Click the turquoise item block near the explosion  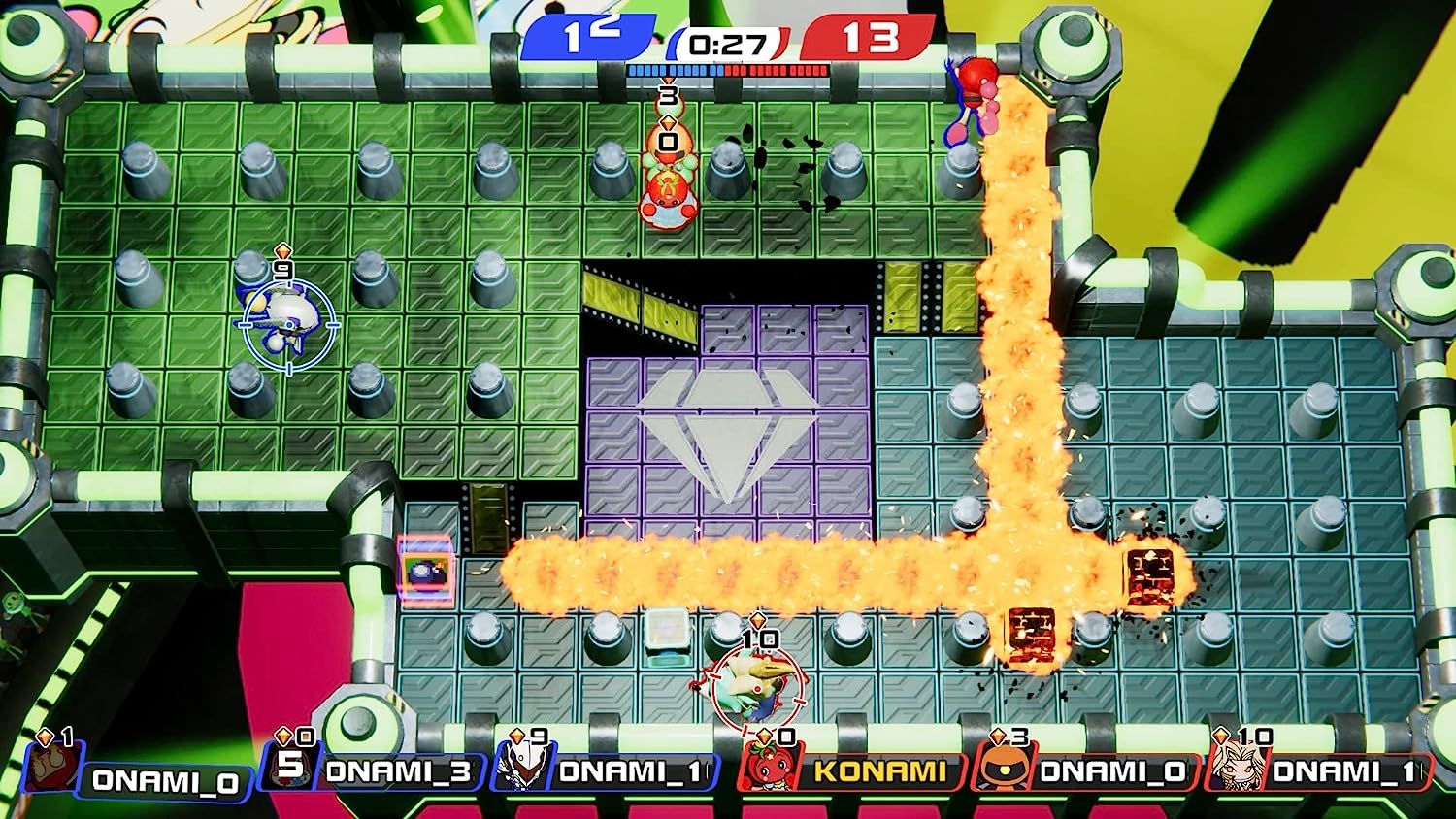pyautogui.click(x=668, y=631)
